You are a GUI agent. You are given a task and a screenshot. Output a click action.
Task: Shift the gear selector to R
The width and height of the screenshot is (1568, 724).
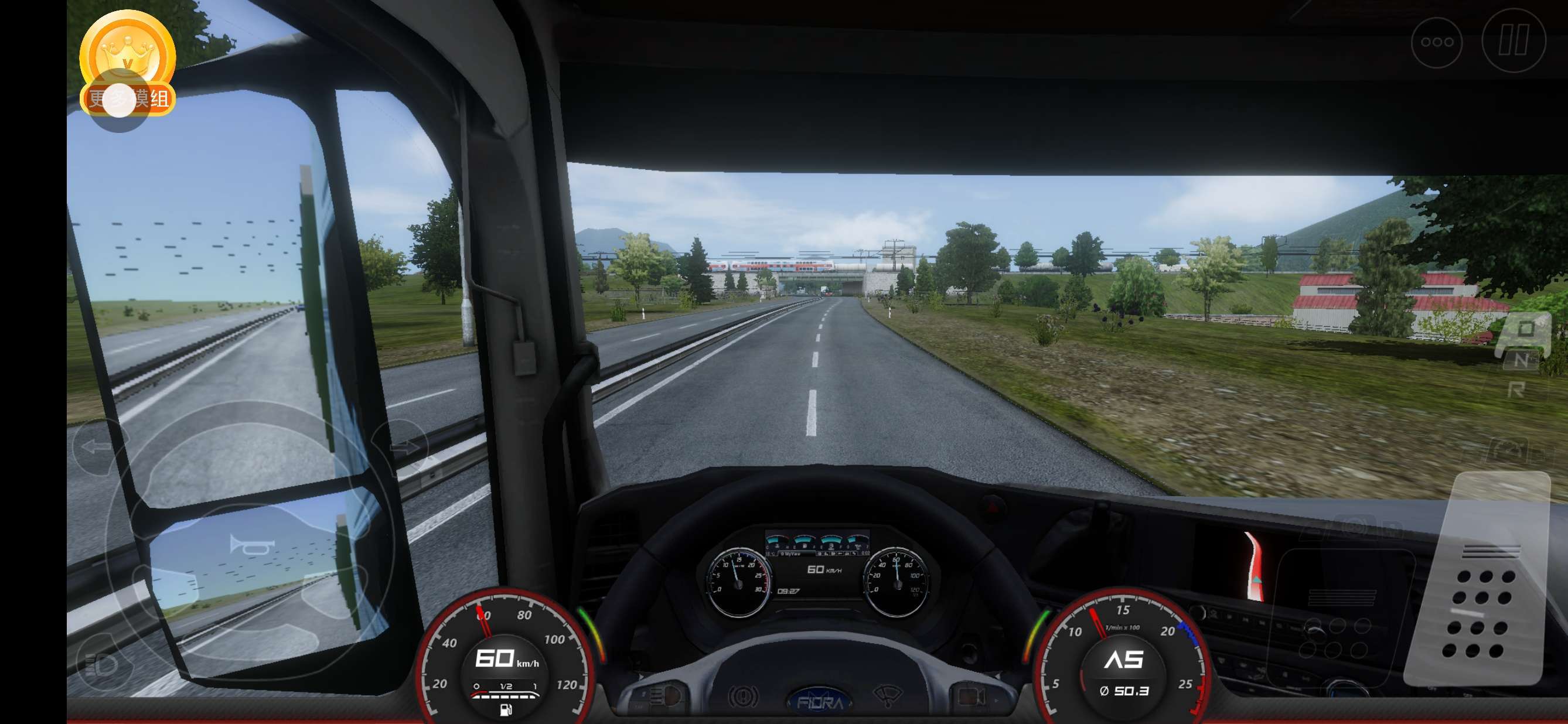coord(1517,390)
